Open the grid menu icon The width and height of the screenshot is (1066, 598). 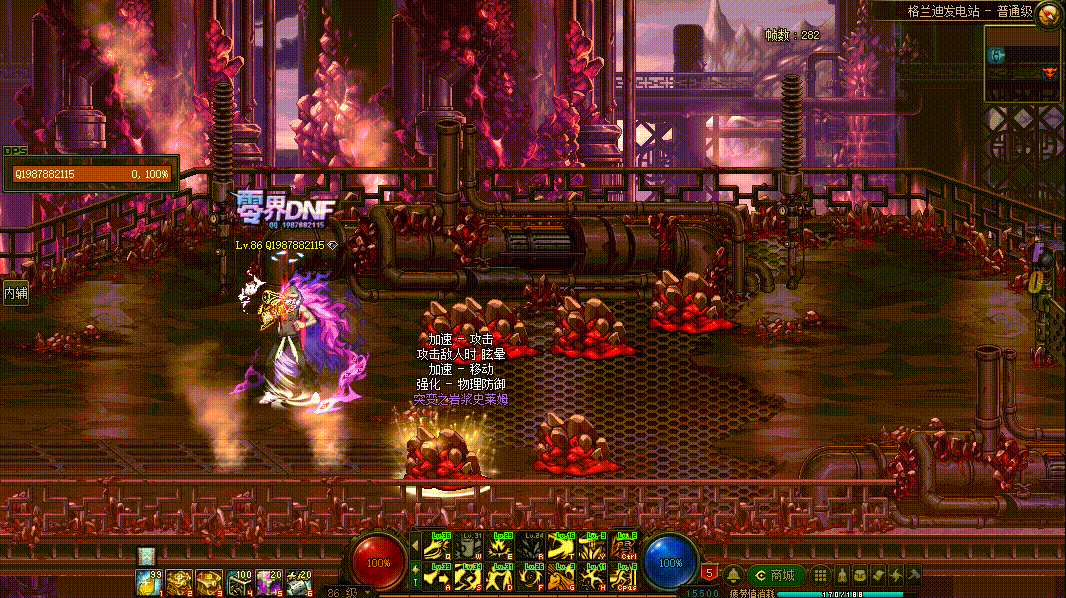click(819, 575)
